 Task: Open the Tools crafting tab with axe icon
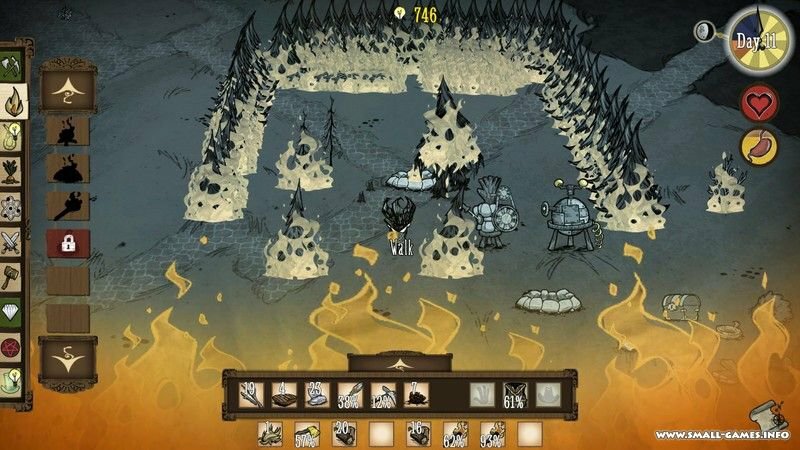(x=12, y=66)
